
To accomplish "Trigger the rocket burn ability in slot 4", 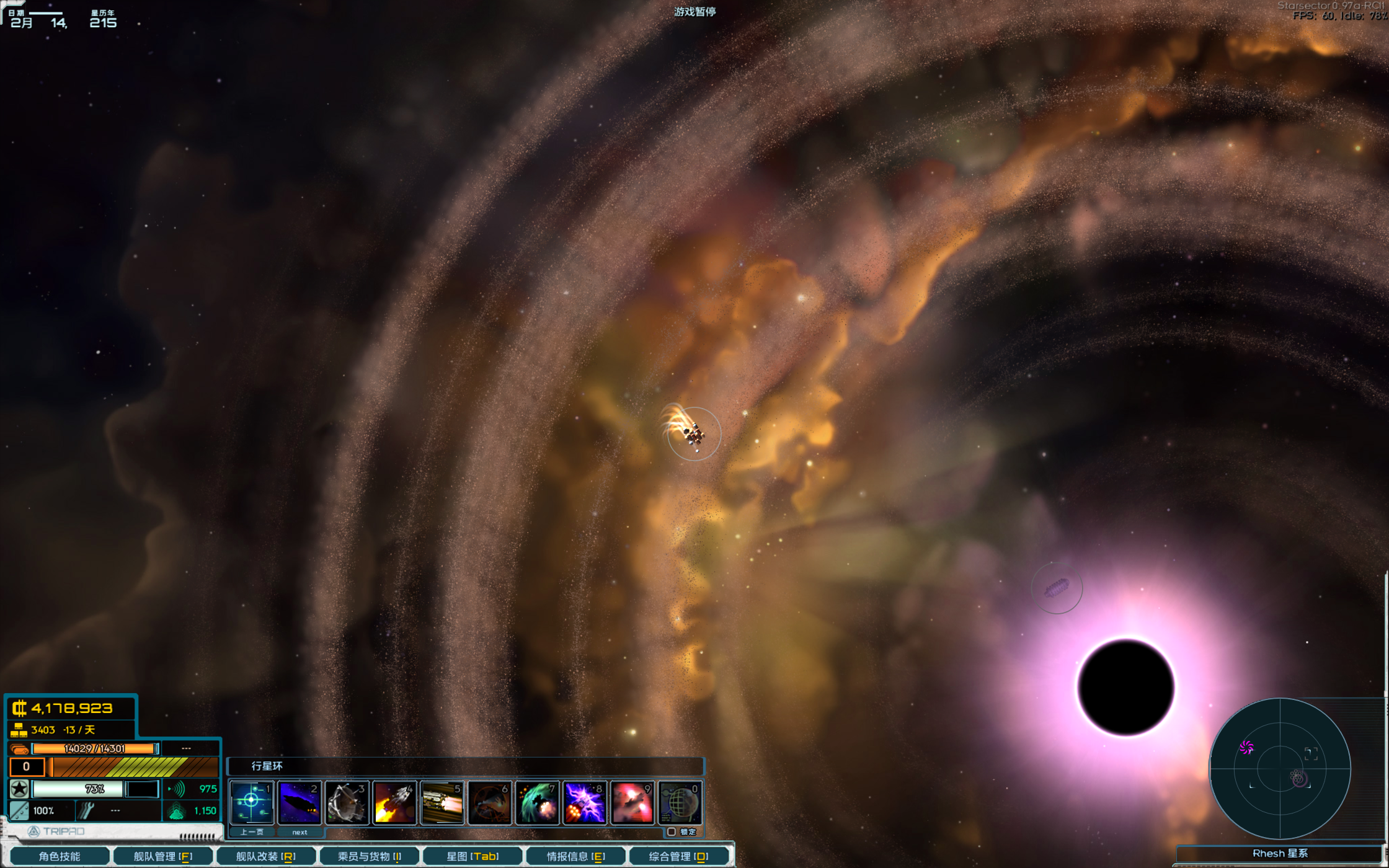I will pyautogui.click(x=394, y=802).
